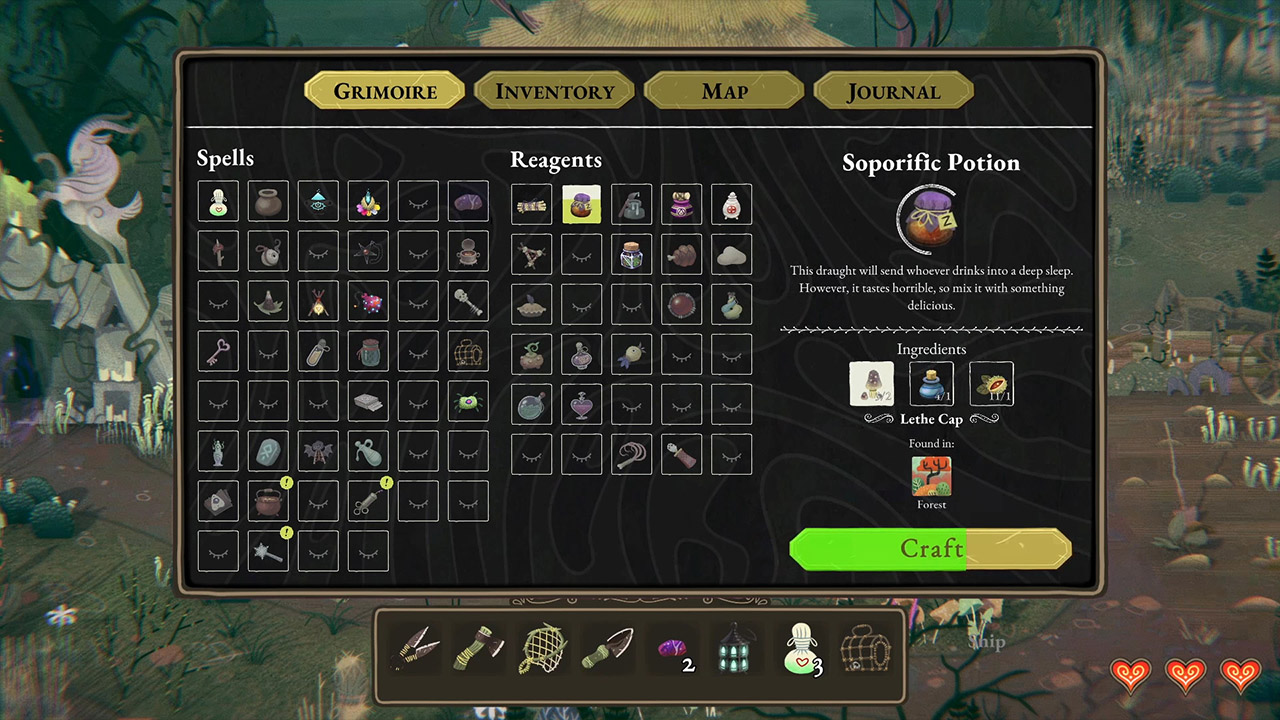This screenshot has width=1280, height=720.
Task: Click the Craft button
Action: [x=930, y=549]
